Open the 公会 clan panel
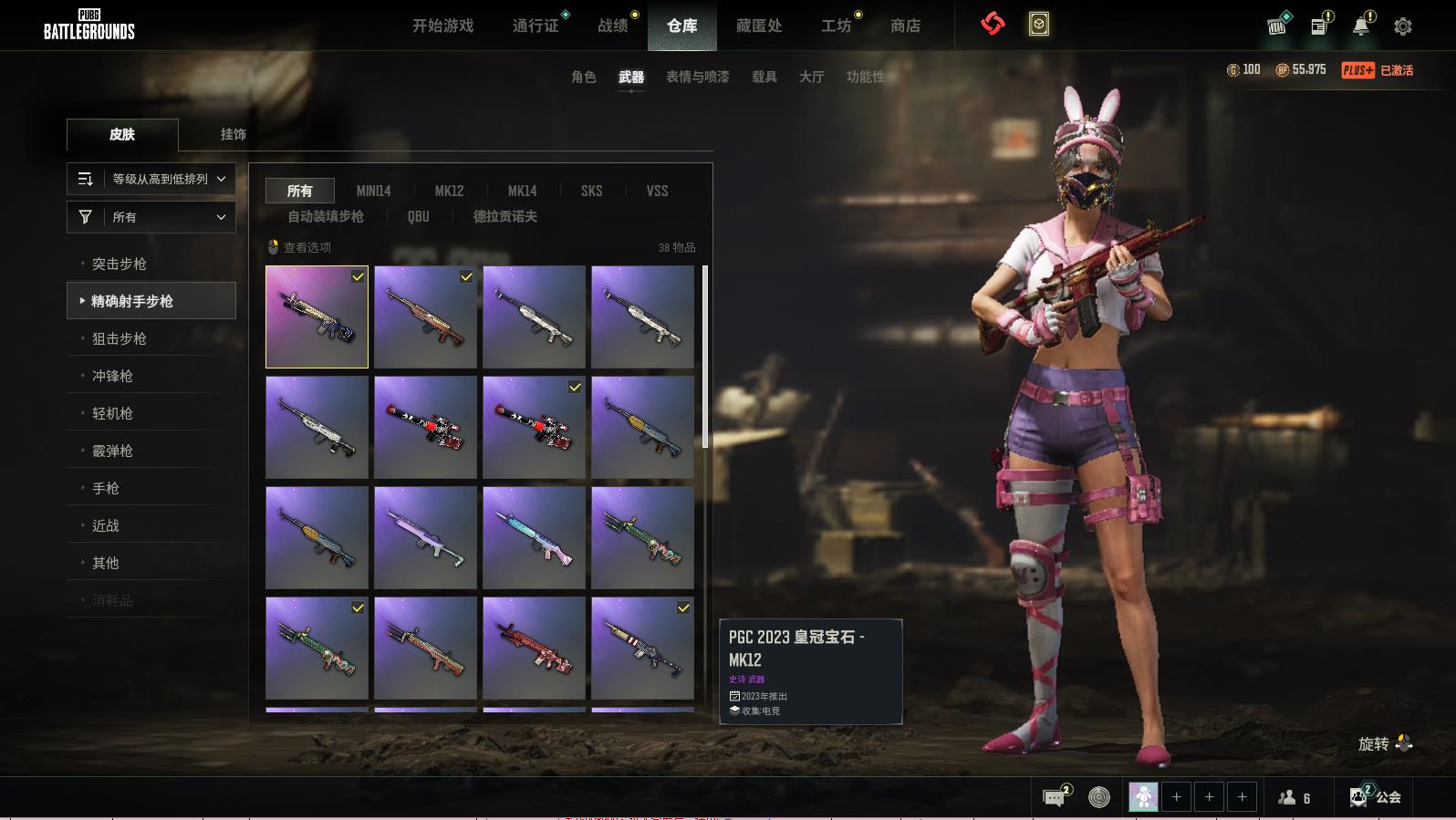This screenshot has height=820, width=1456. (1378, 797)
